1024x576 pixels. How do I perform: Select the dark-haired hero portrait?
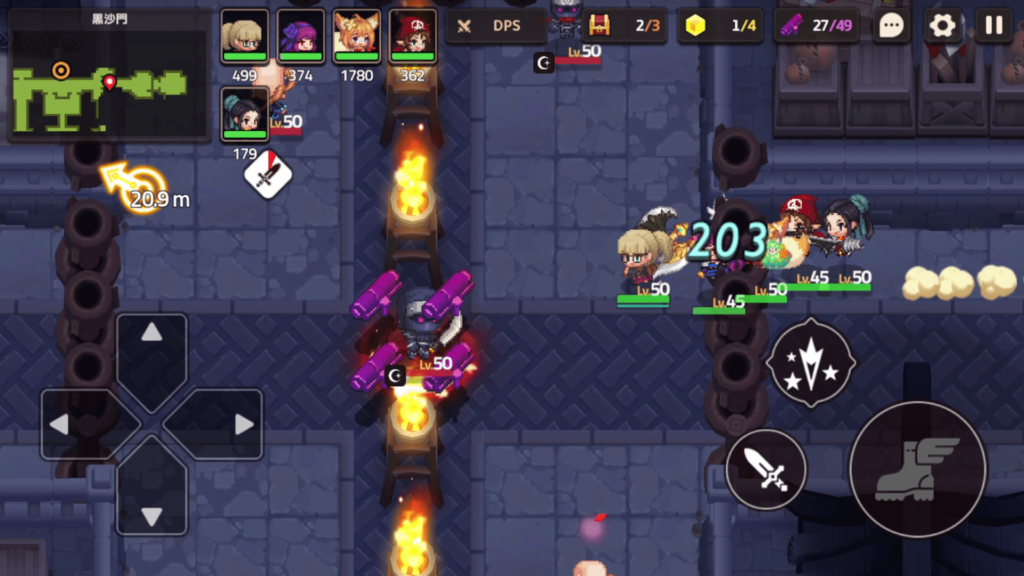[244, 114]
